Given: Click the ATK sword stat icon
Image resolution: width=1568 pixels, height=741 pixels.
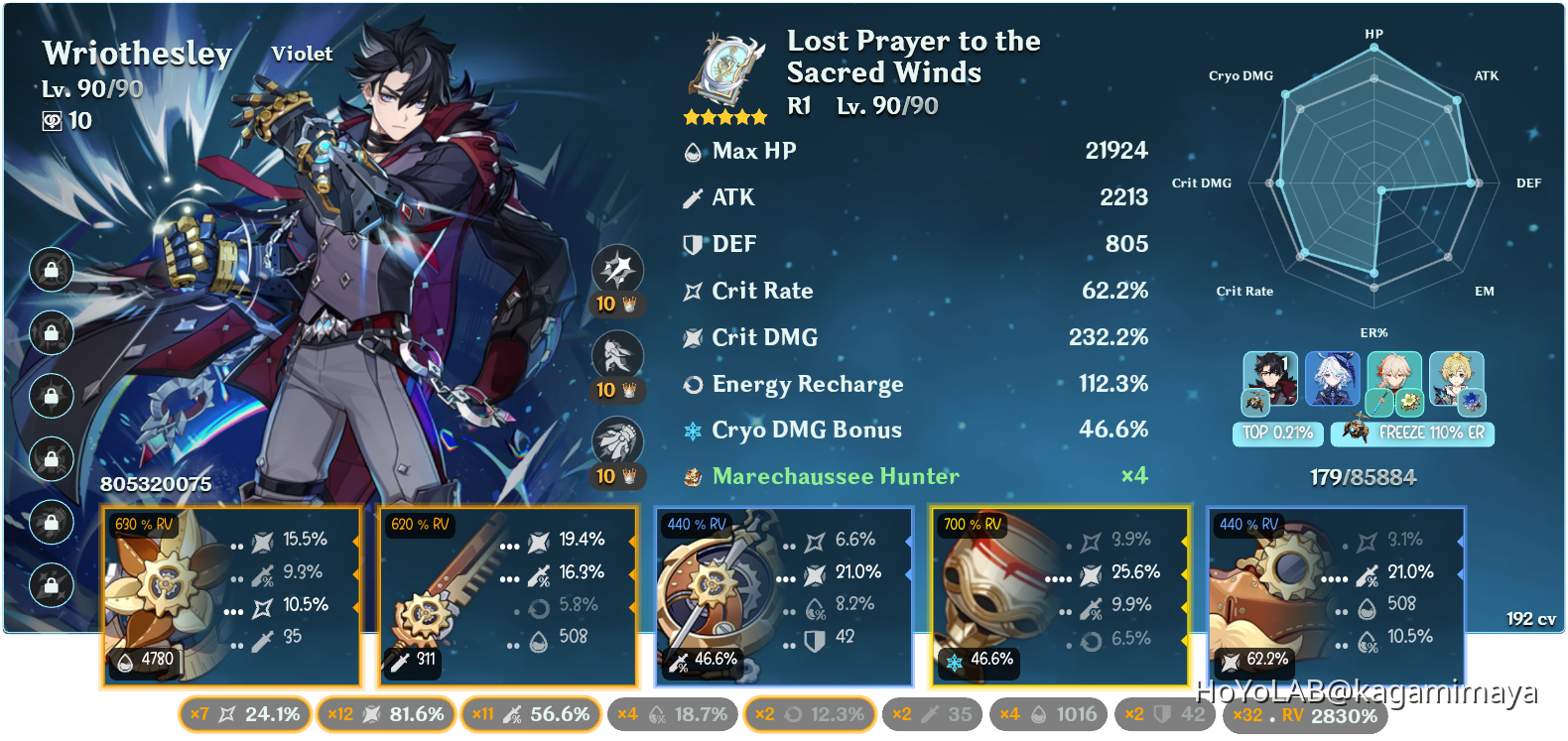Looking at the screenshot, I should pyautogui.click(x=693, y=197).
